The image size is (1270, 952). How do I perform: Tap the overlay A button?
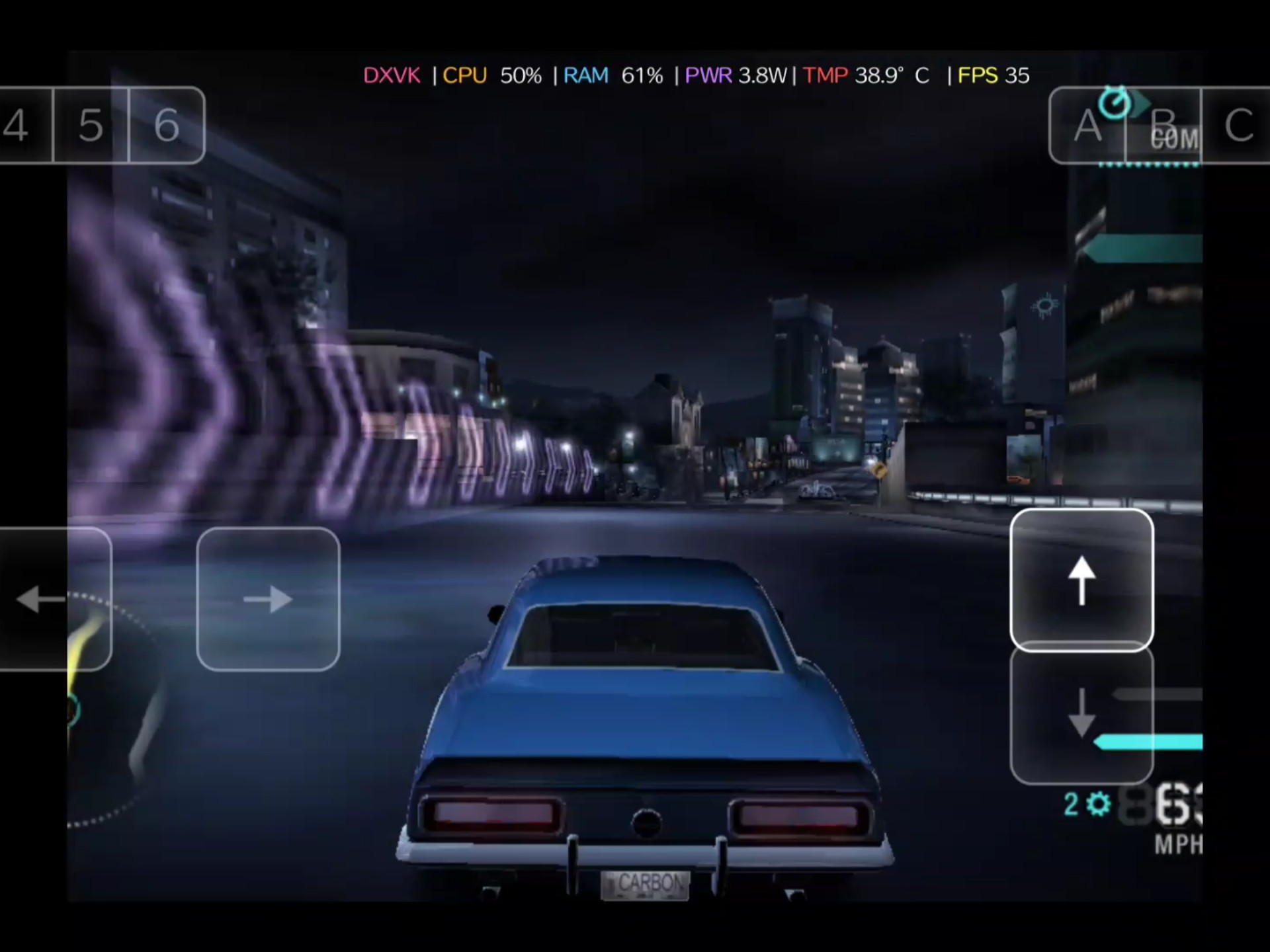(x=1087, y=125)
